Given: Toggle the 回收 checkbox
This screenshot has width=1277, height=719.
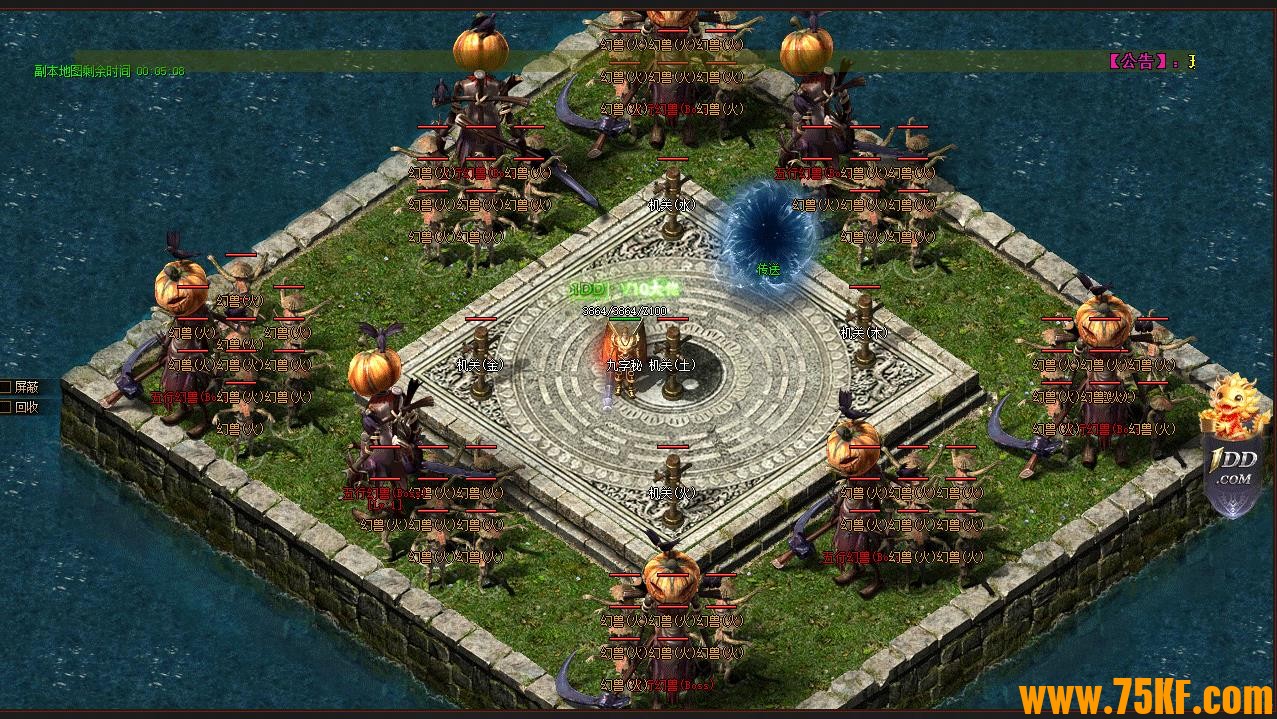Looking at the screenshot, I should coord(6,407).
